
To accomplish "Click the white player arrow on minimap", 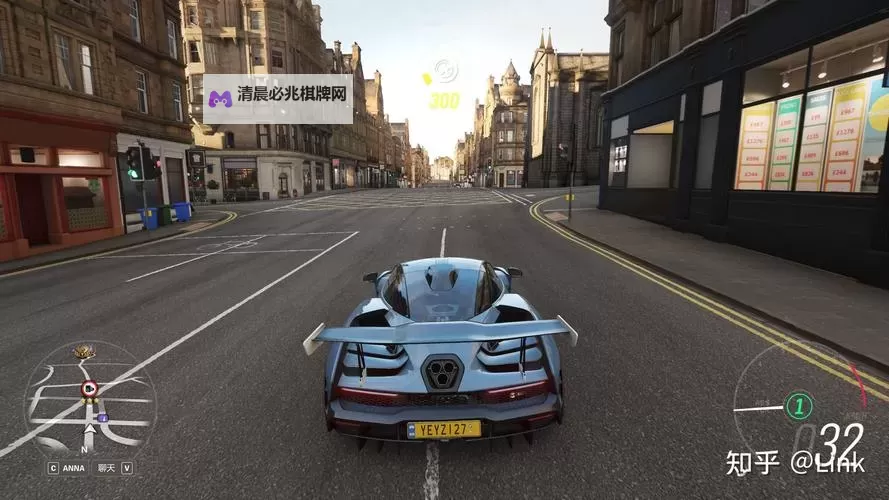I will [x=89, y=431].
